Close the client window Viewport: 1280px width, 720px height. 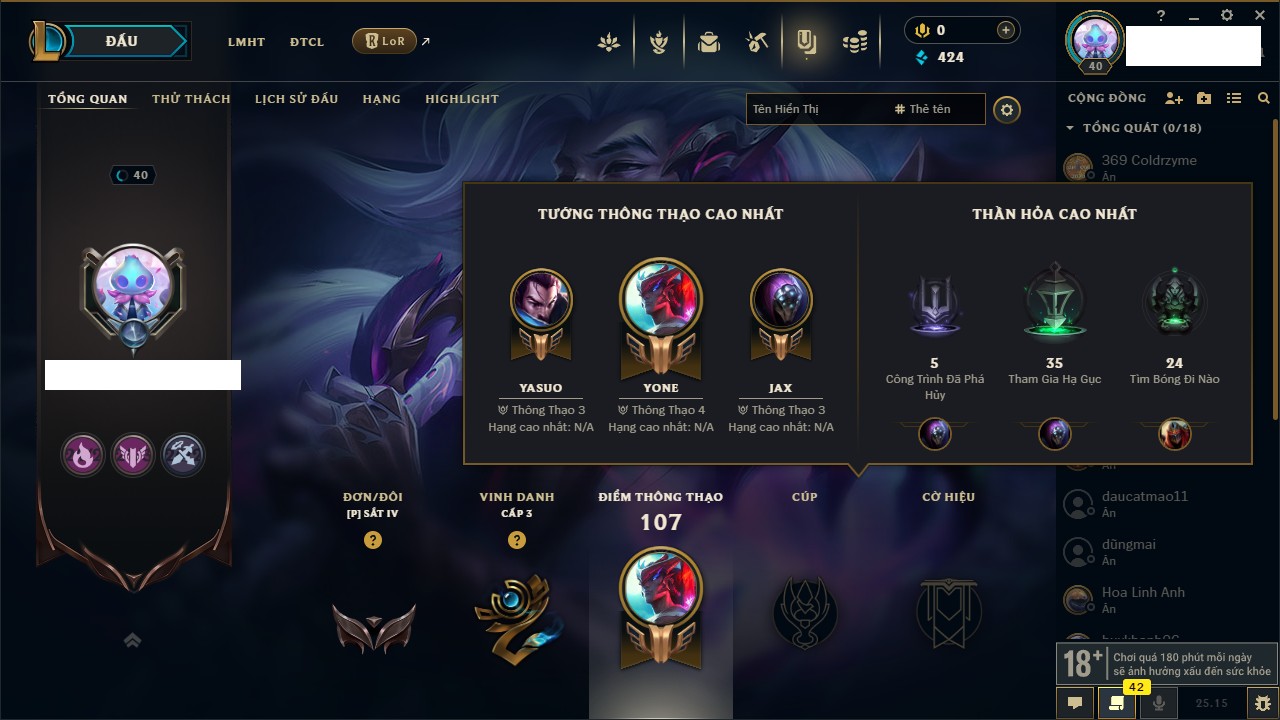pyautogui.click(x=1257, y=15)
